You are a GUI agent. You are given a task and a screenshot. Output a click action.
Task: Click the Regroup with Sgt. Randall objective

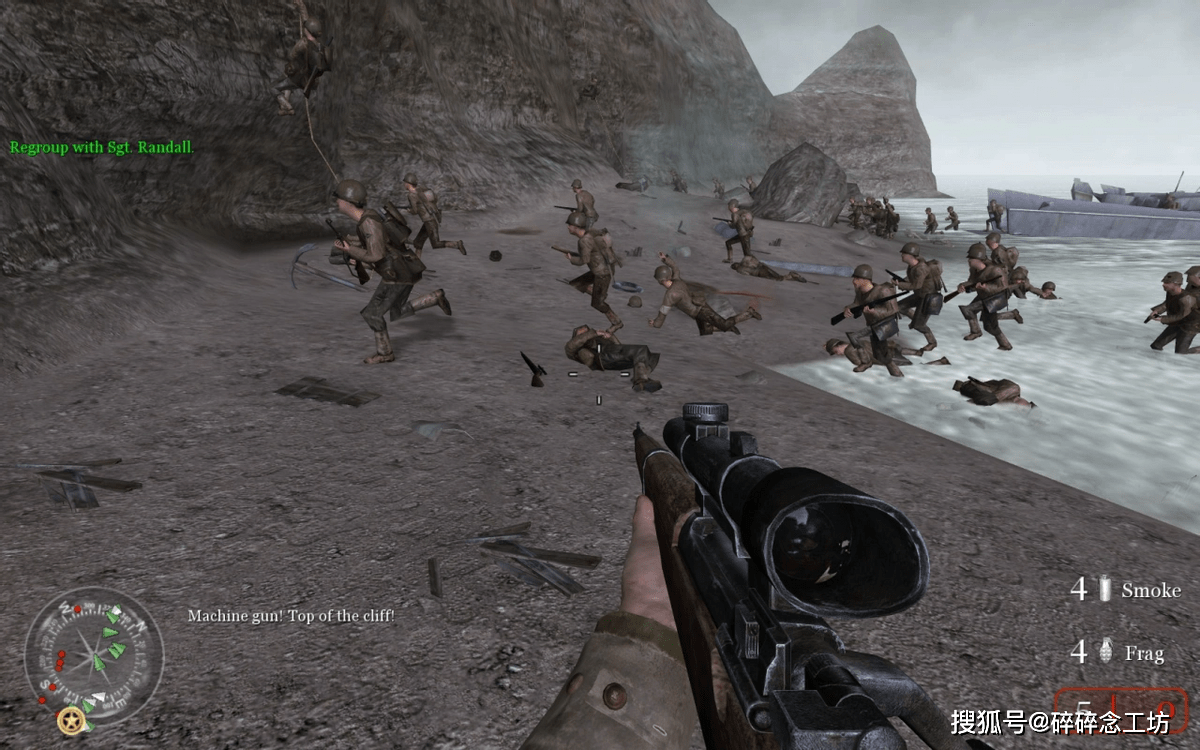pyautogui.click(x=102, y=147)
